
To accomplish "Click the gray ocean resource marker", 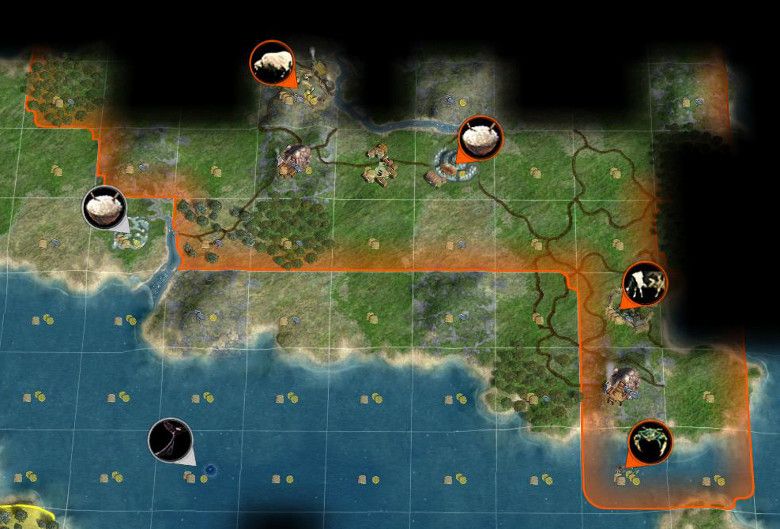I will [x=169, y=440].
